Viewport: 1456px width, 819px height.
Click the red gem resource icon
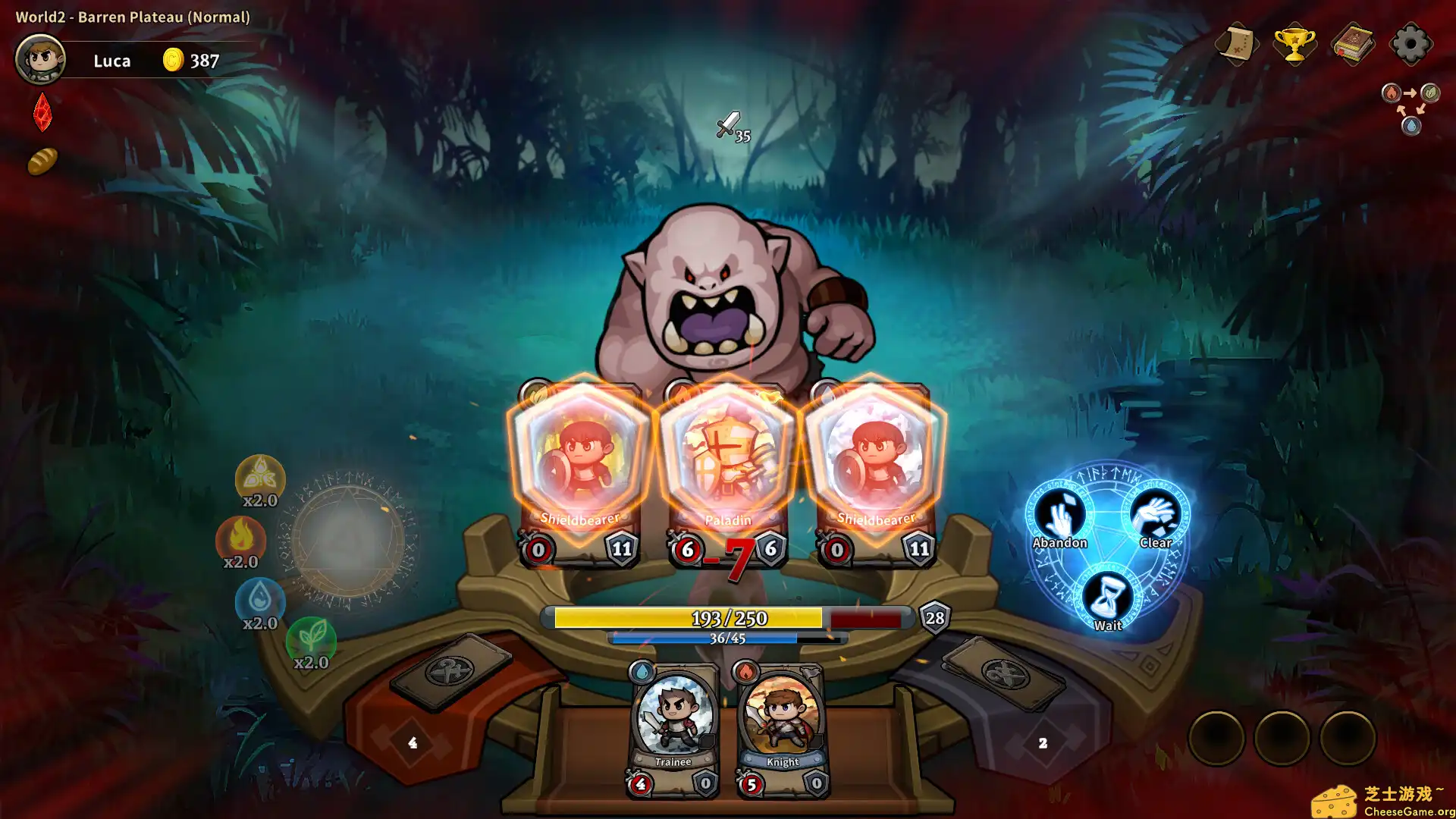[x=42, y=114]
